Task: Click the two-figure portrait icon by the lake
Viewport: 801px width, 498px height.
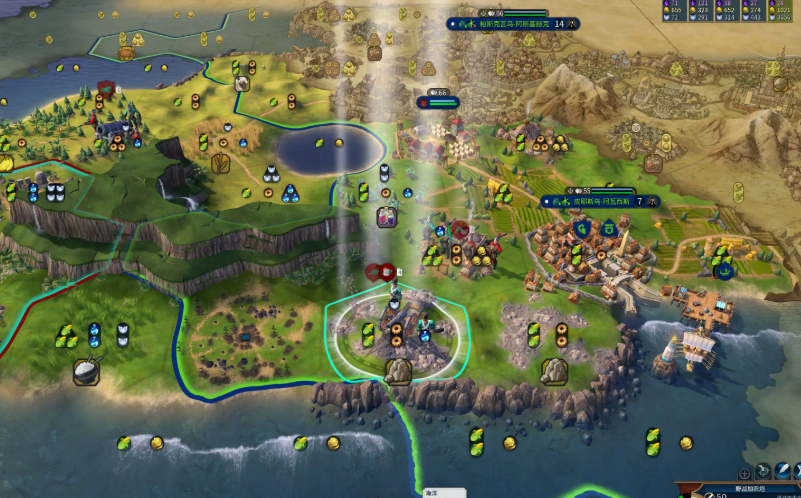Action: [387, 217]
